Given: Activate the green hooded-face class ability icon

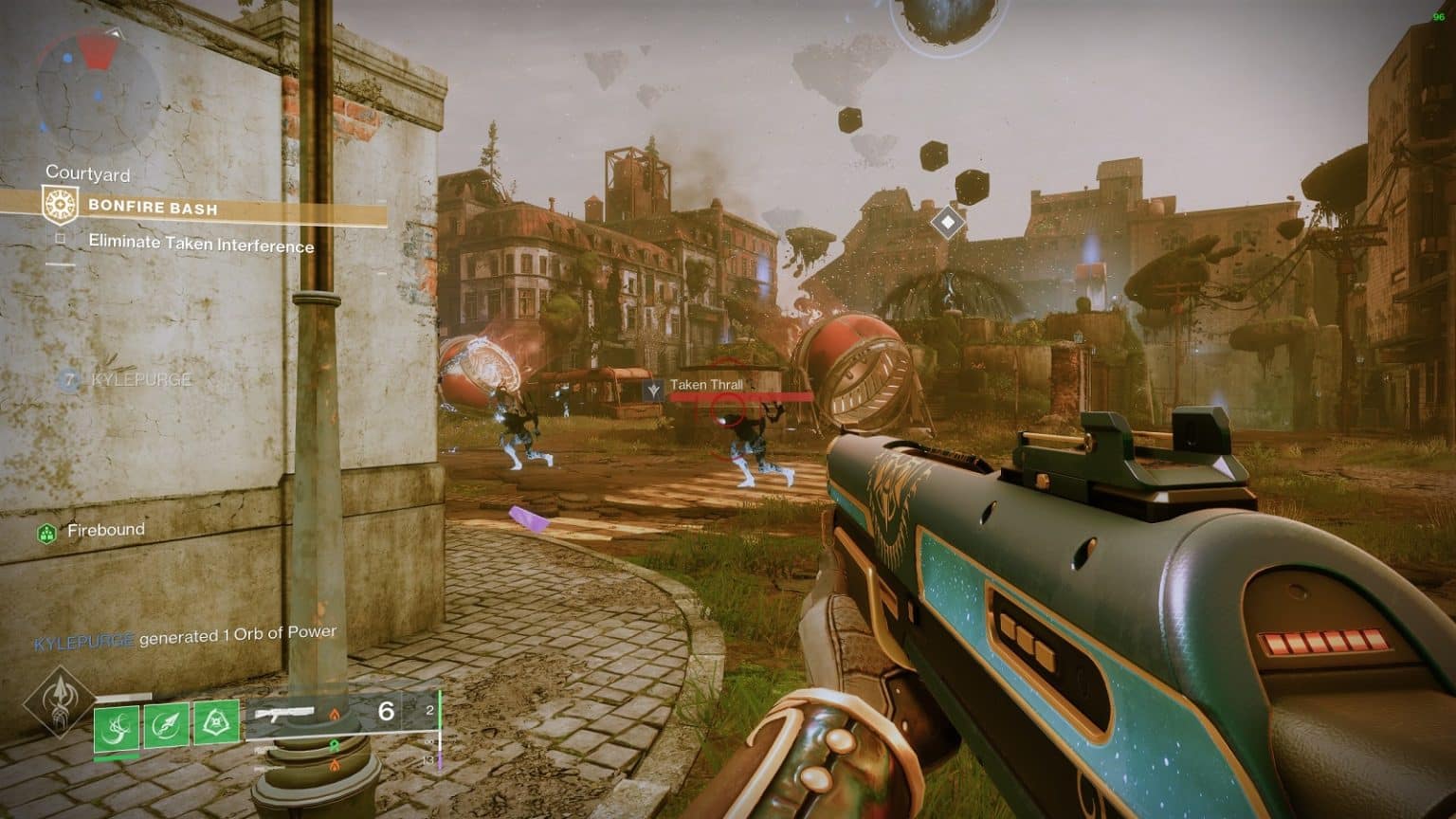Looking at the screenshot, I should click(216, 725).
